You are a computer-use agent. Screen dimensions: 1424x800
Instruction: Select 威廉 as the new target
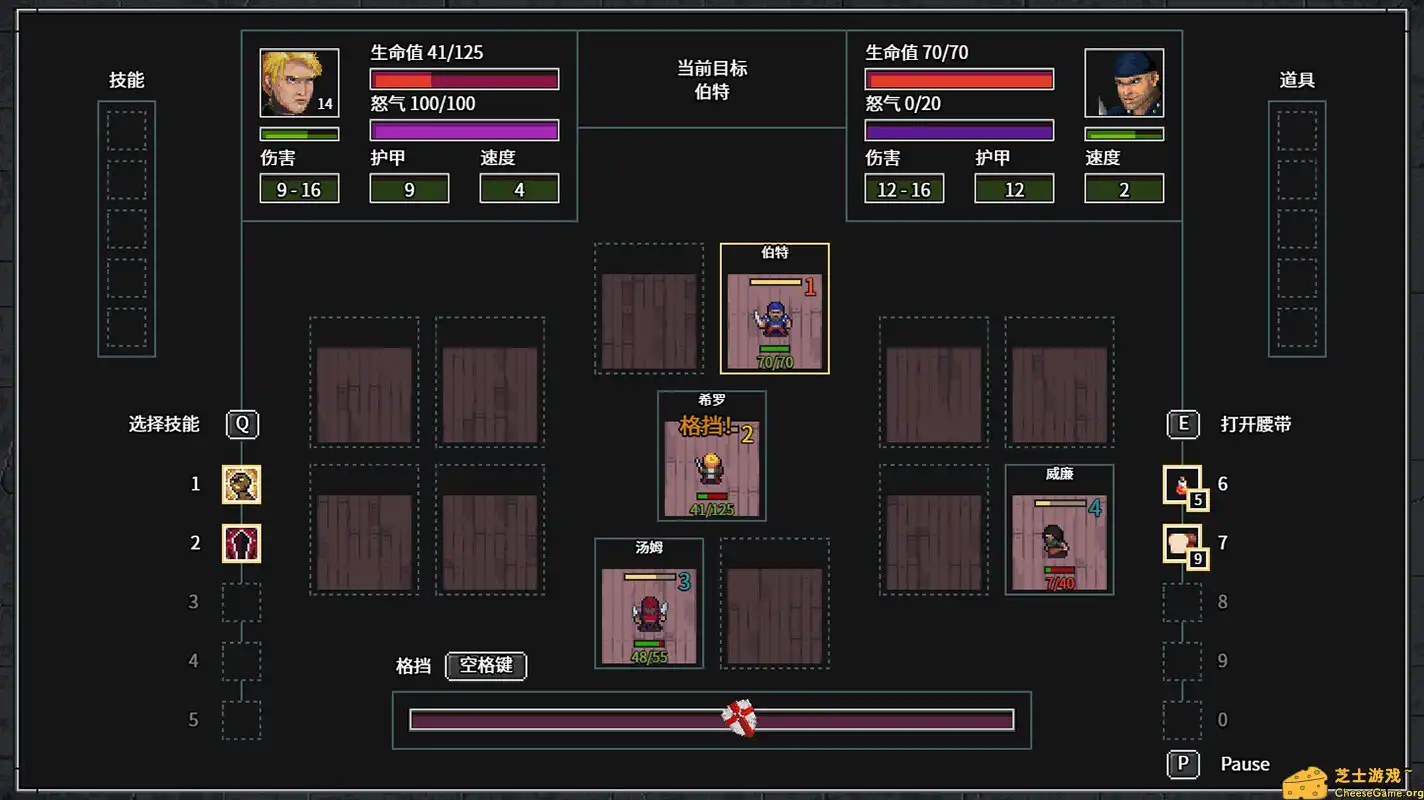click(x=1059, y=528)
